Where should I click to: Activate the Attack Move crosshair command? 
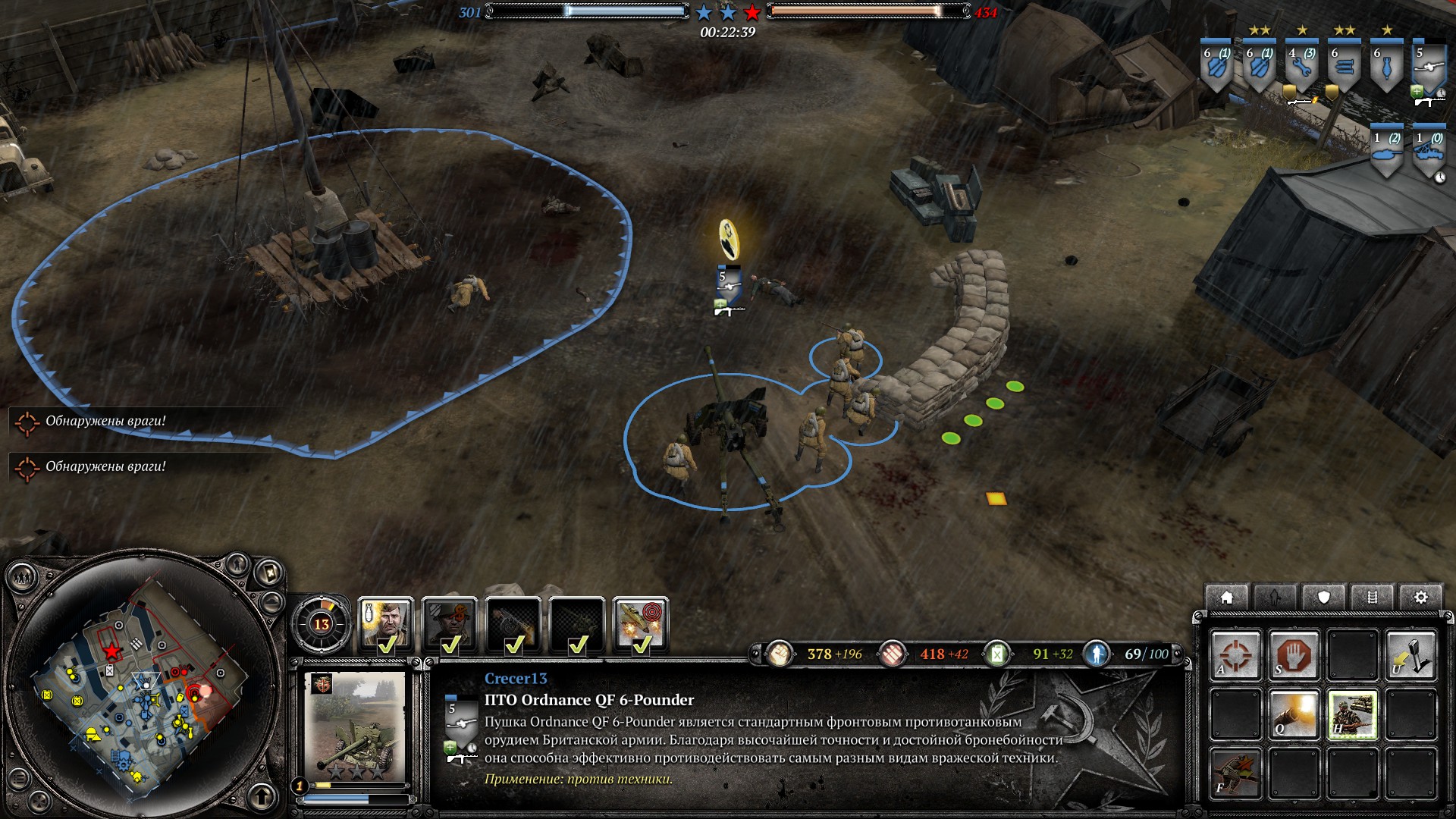coord(1235,654)
